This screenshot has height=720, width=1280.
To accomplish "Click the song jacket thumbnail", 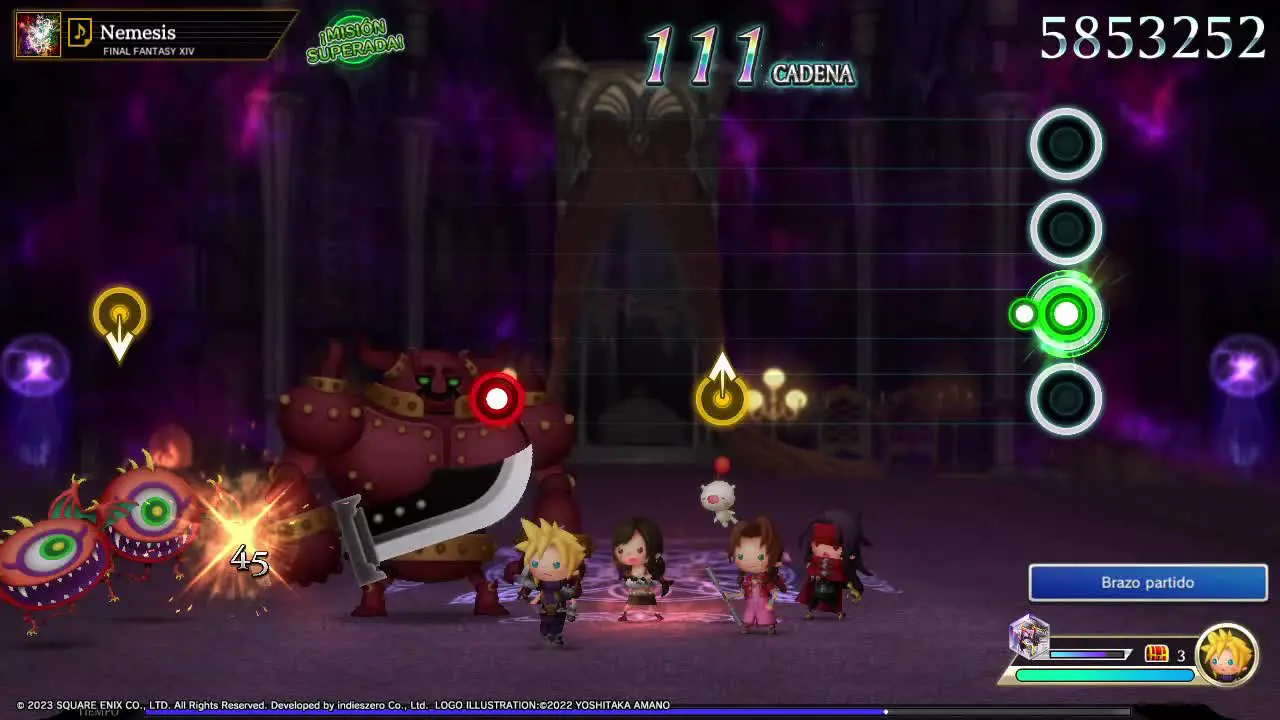I will (x=38, y=35).
